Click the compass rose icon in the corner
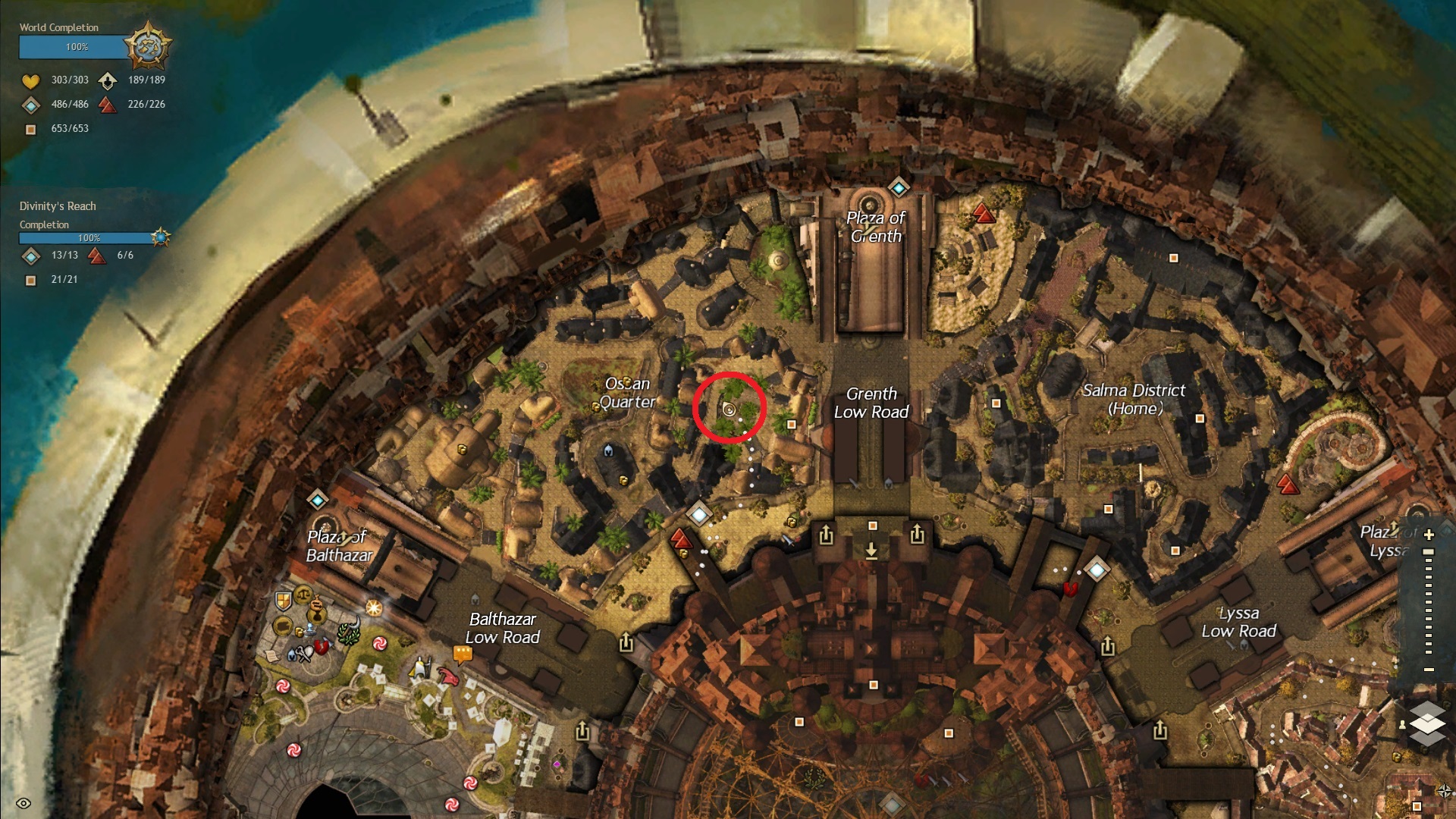The image size is (1456, 819). pos(1445,791)
